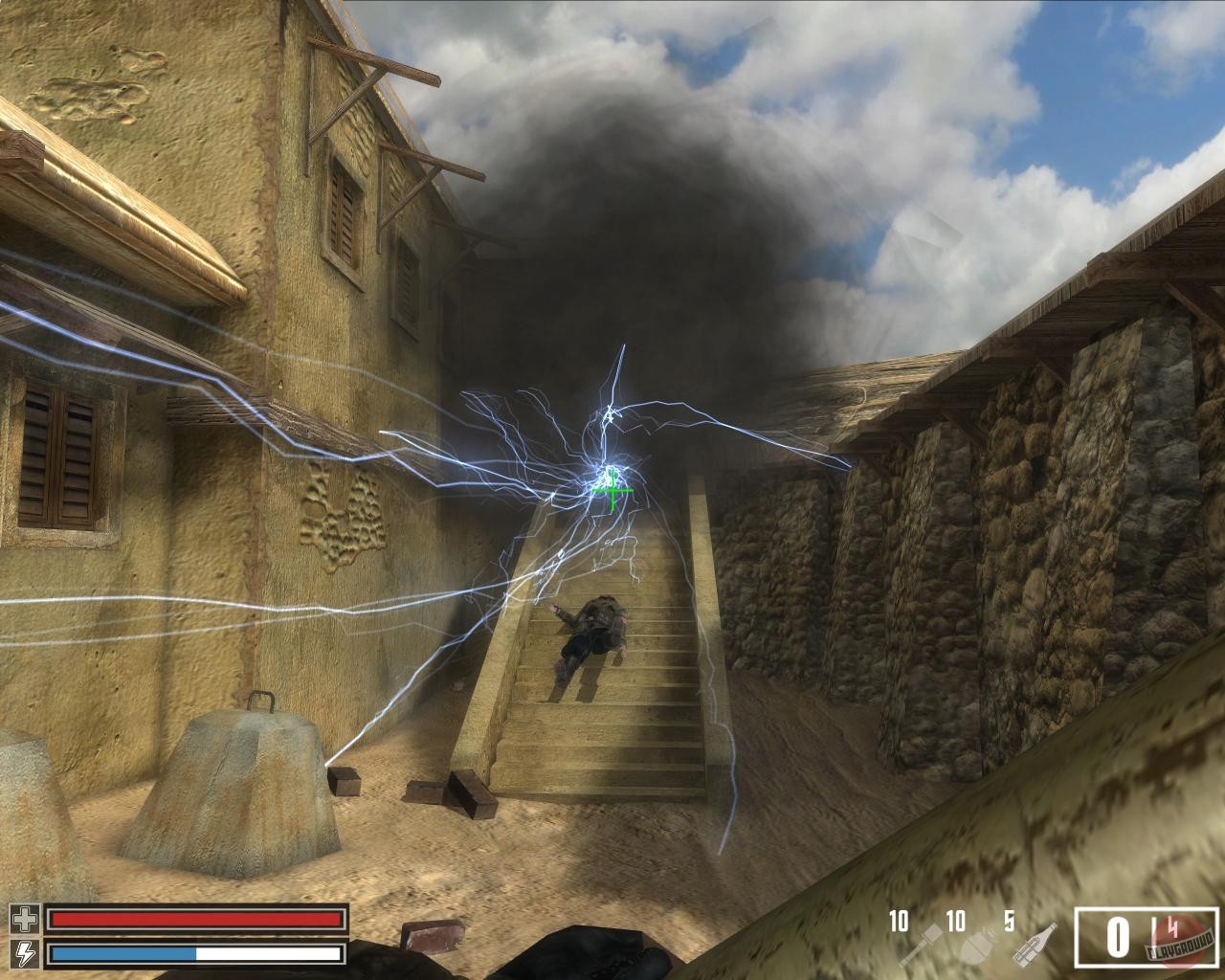Click the PLAYGROUND watermark badge

coord(1179,946)
